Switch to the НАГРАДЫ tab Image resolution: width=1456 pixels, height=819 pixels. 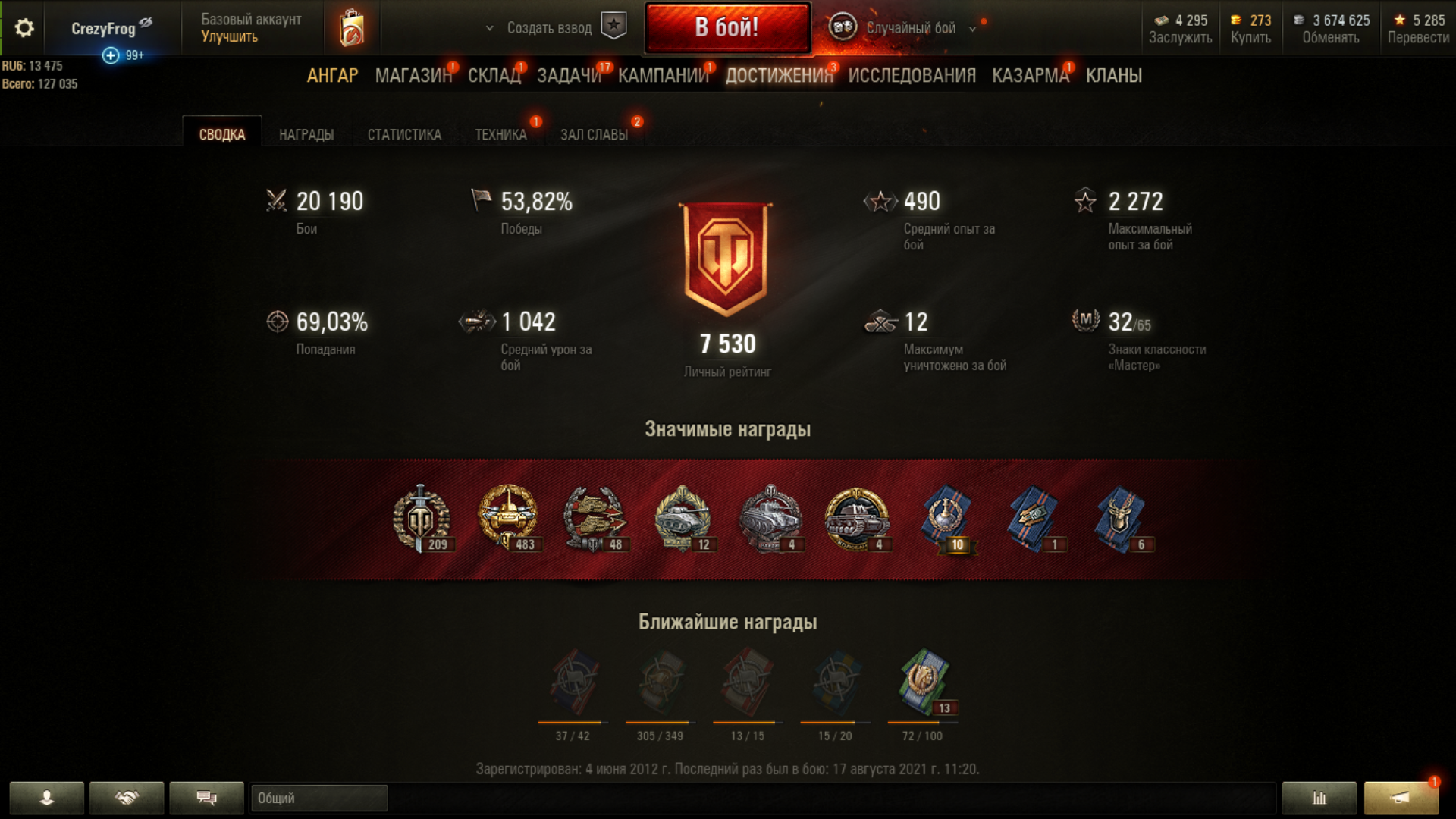coord(305,134)
